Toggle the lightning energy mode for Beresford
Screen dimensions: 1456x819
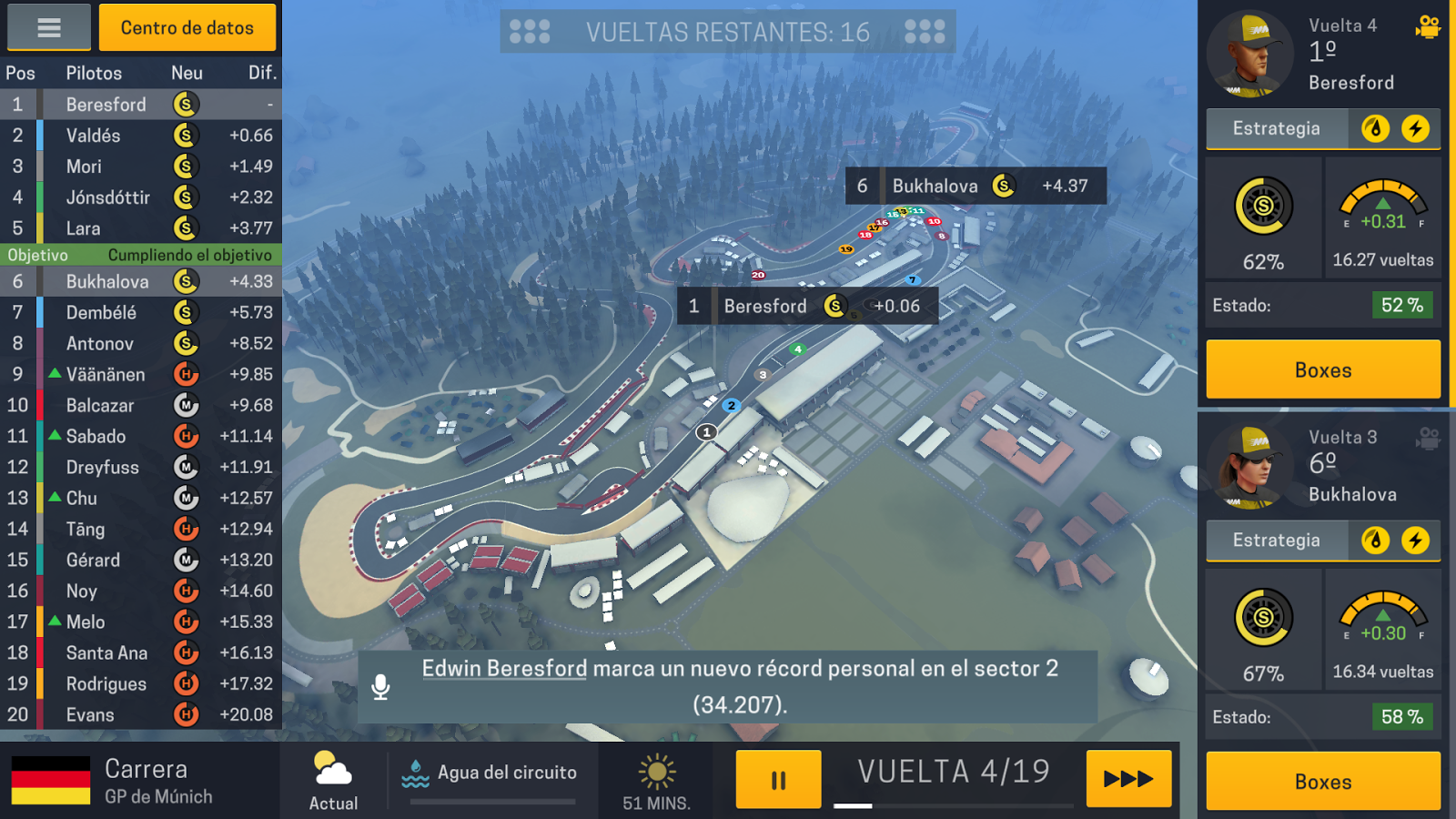coord(1414,128)
